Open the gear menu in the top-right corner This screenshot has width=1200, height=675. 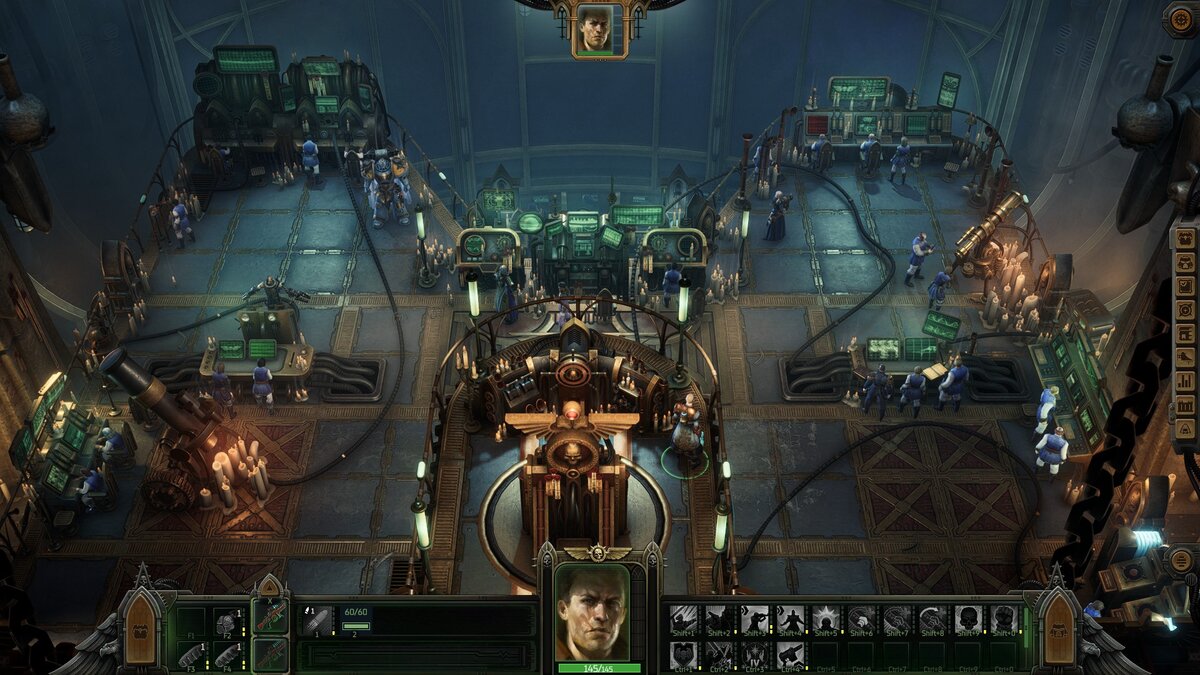click(x=1181, y=19)
